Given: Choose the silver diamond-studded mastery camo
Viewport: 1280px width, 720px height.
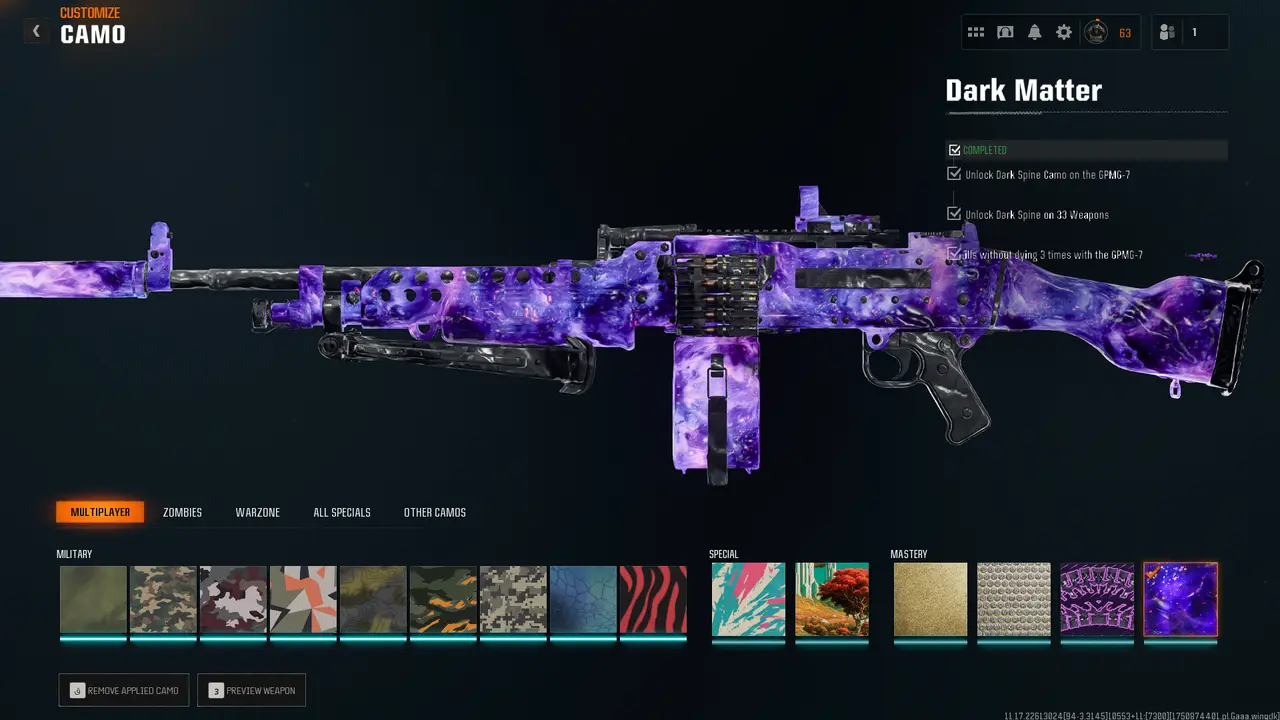Looking at the screenshot, I should [x=1014, y=600].
